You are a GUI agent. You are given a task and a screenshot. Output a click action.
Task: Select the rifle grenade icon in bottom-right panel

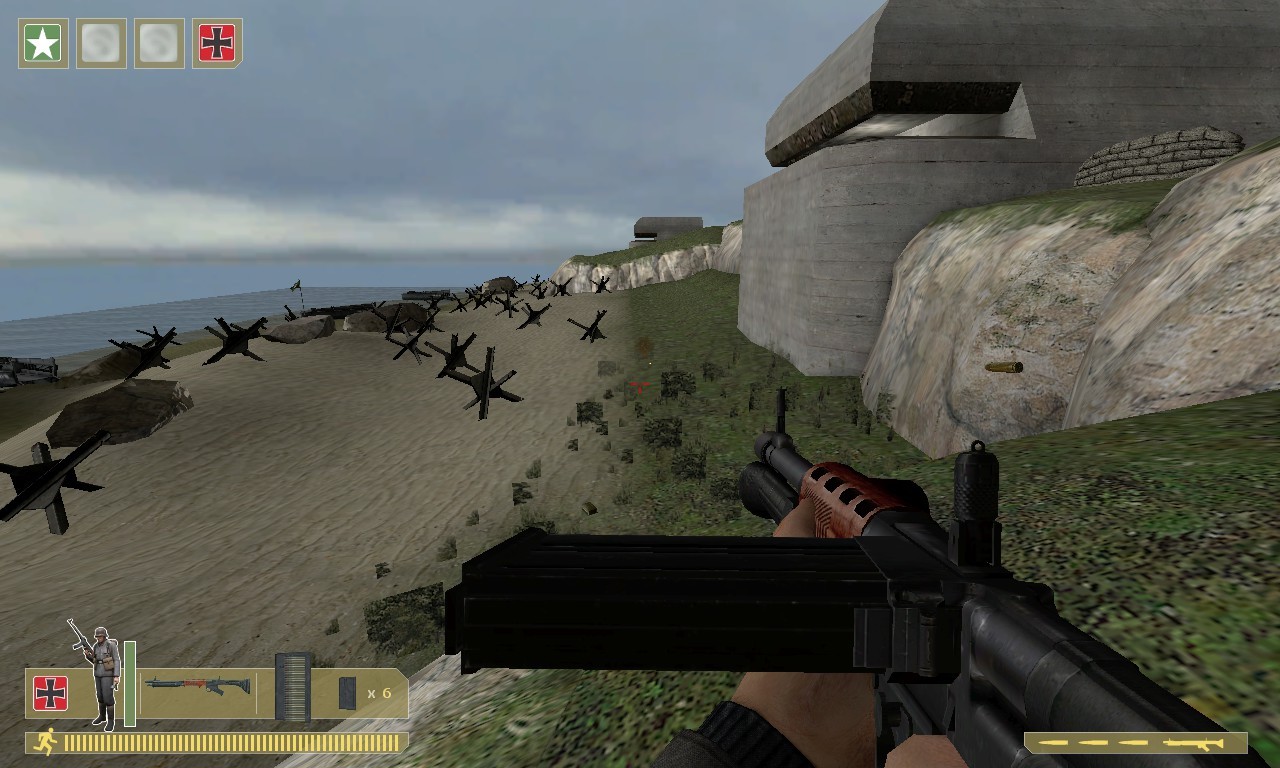(1195, 743)
